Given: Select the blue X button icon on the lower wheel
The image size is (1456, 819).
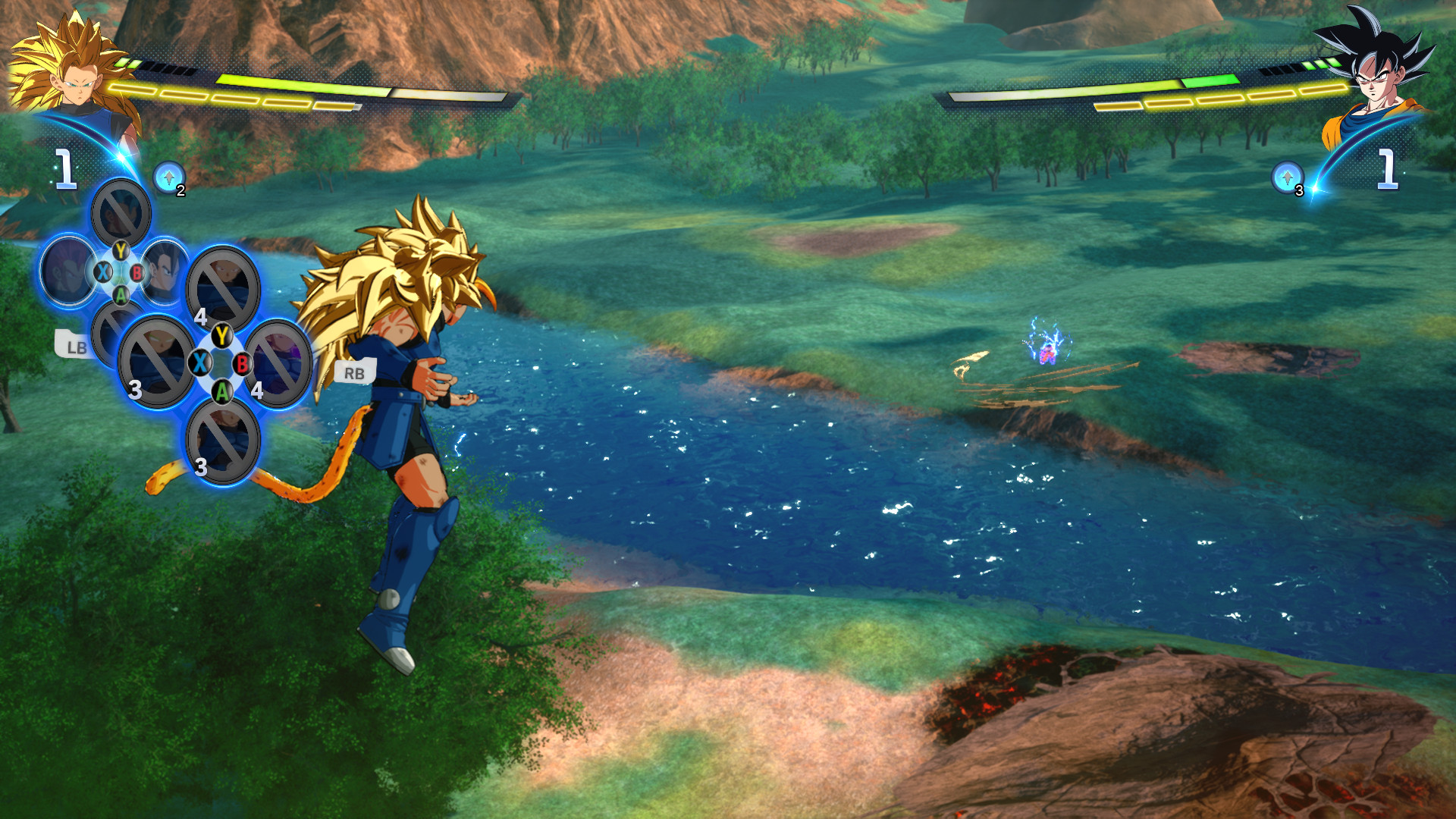Looking at the screenshot, I should [201, 363].
